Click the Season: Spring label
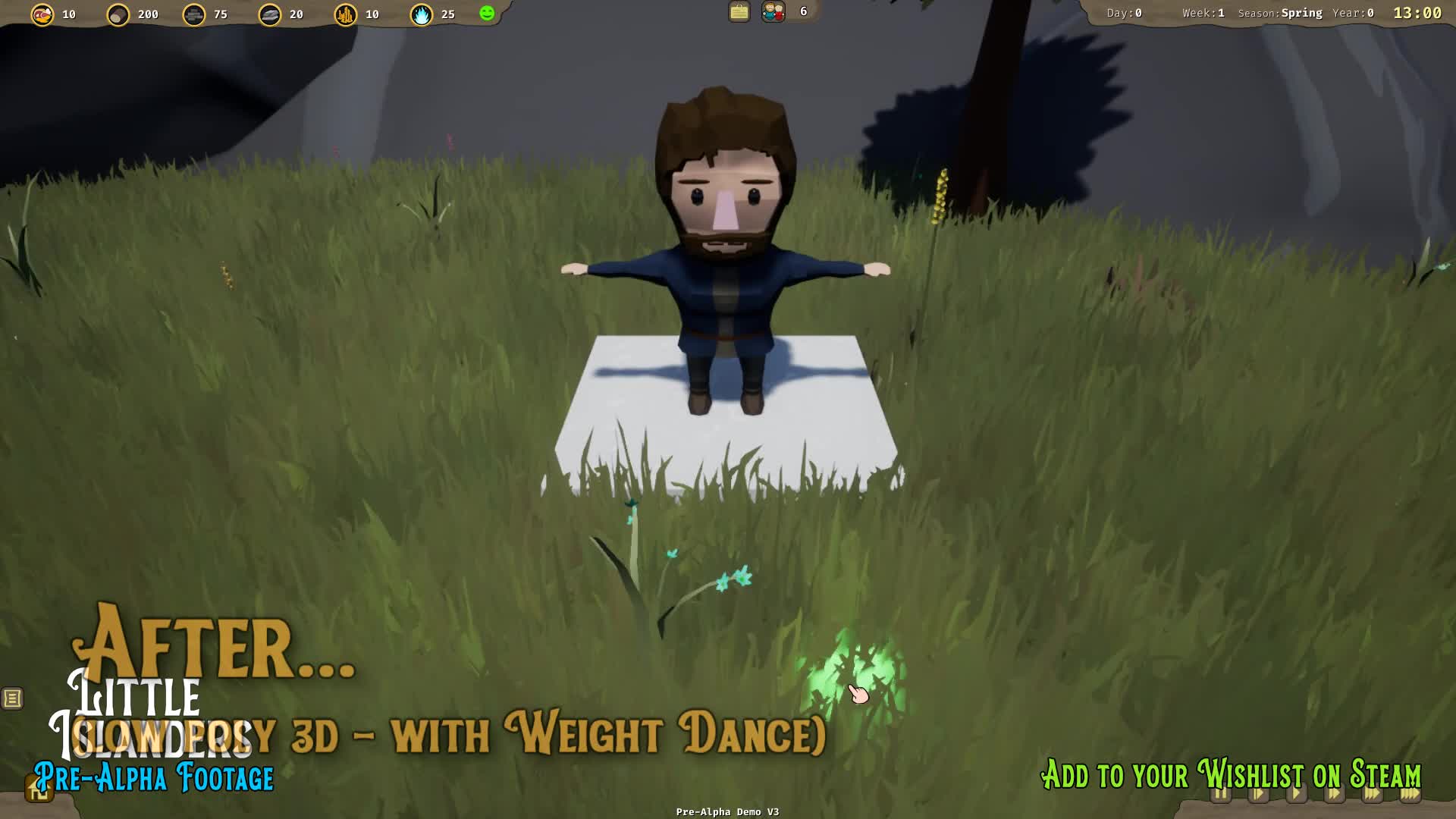 1281,13
